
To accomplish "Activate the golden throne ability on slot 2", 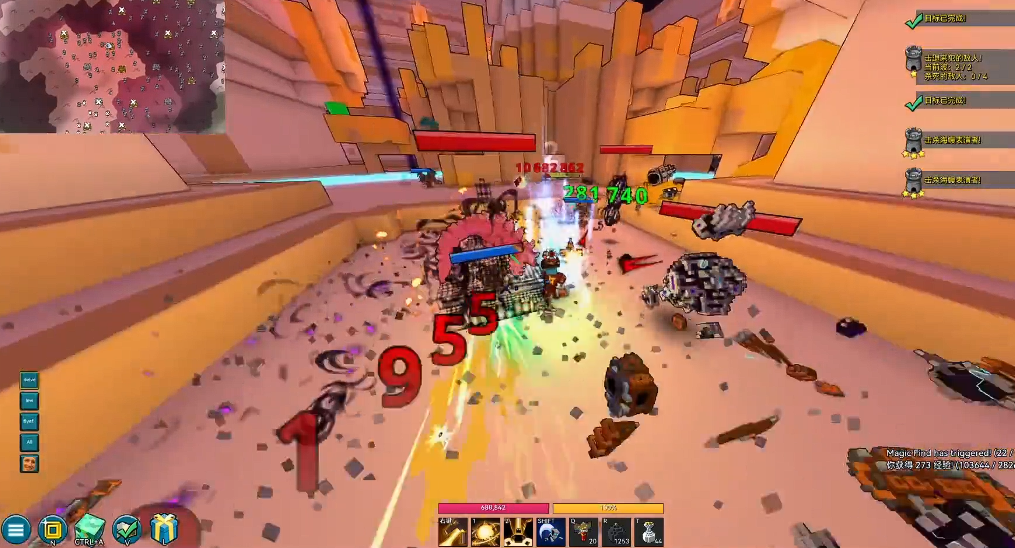I will coord(518,532).
